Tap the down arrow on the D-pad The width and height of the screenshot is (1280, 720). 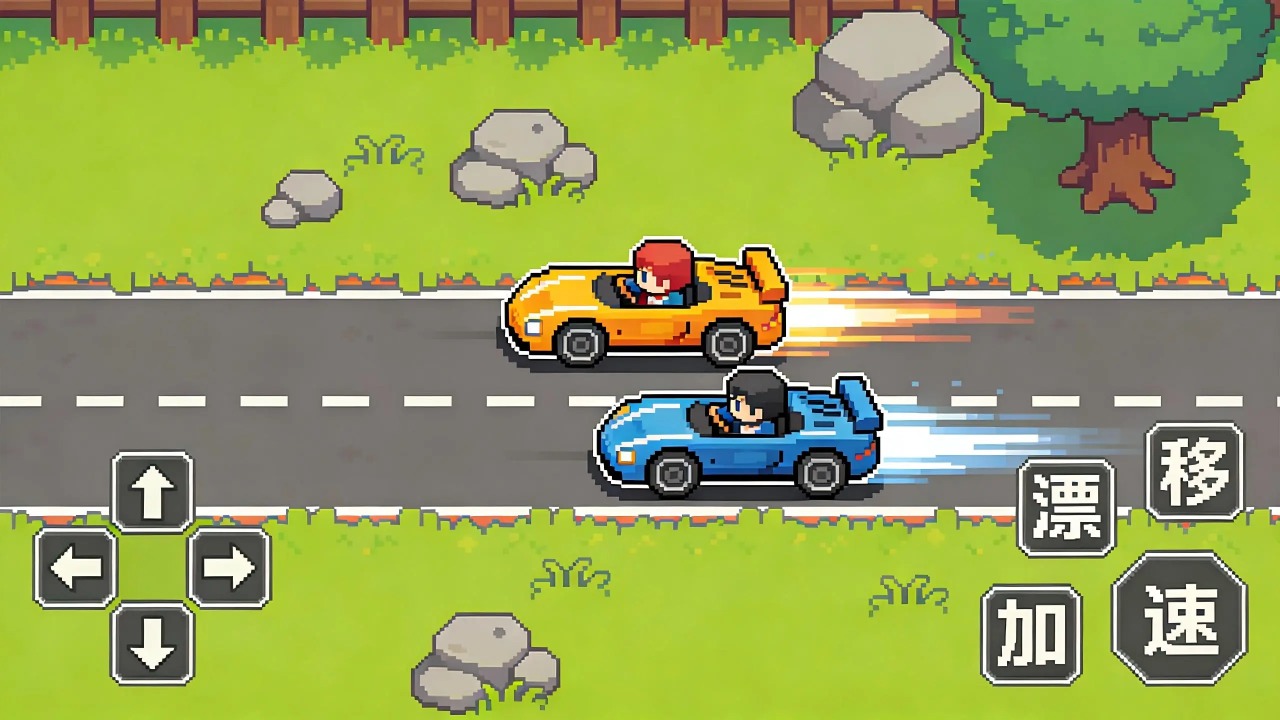[x=152, y=643]
